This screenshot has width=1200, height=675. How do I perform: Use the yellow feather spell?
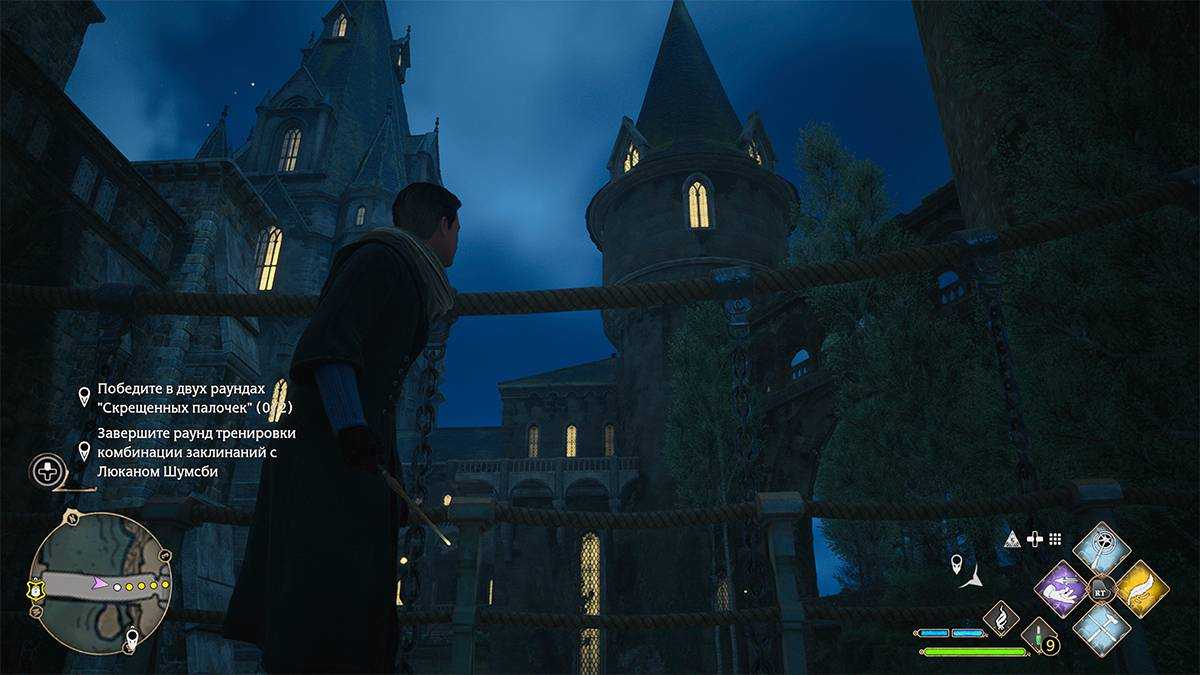pyautogui.click(x=1142, y=590)
